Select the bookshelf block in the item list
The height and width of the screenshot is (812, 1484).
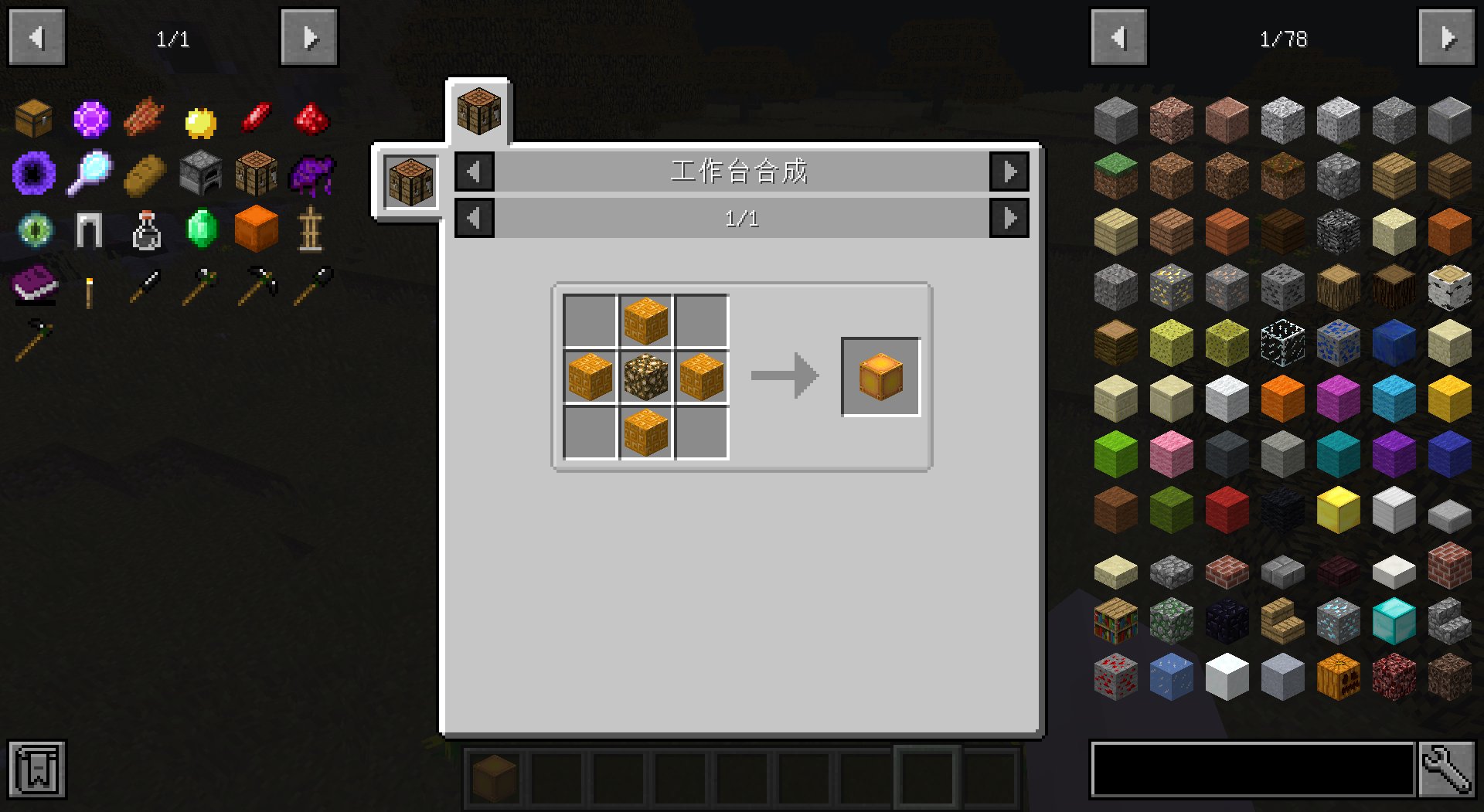(x=1115, y=620)
